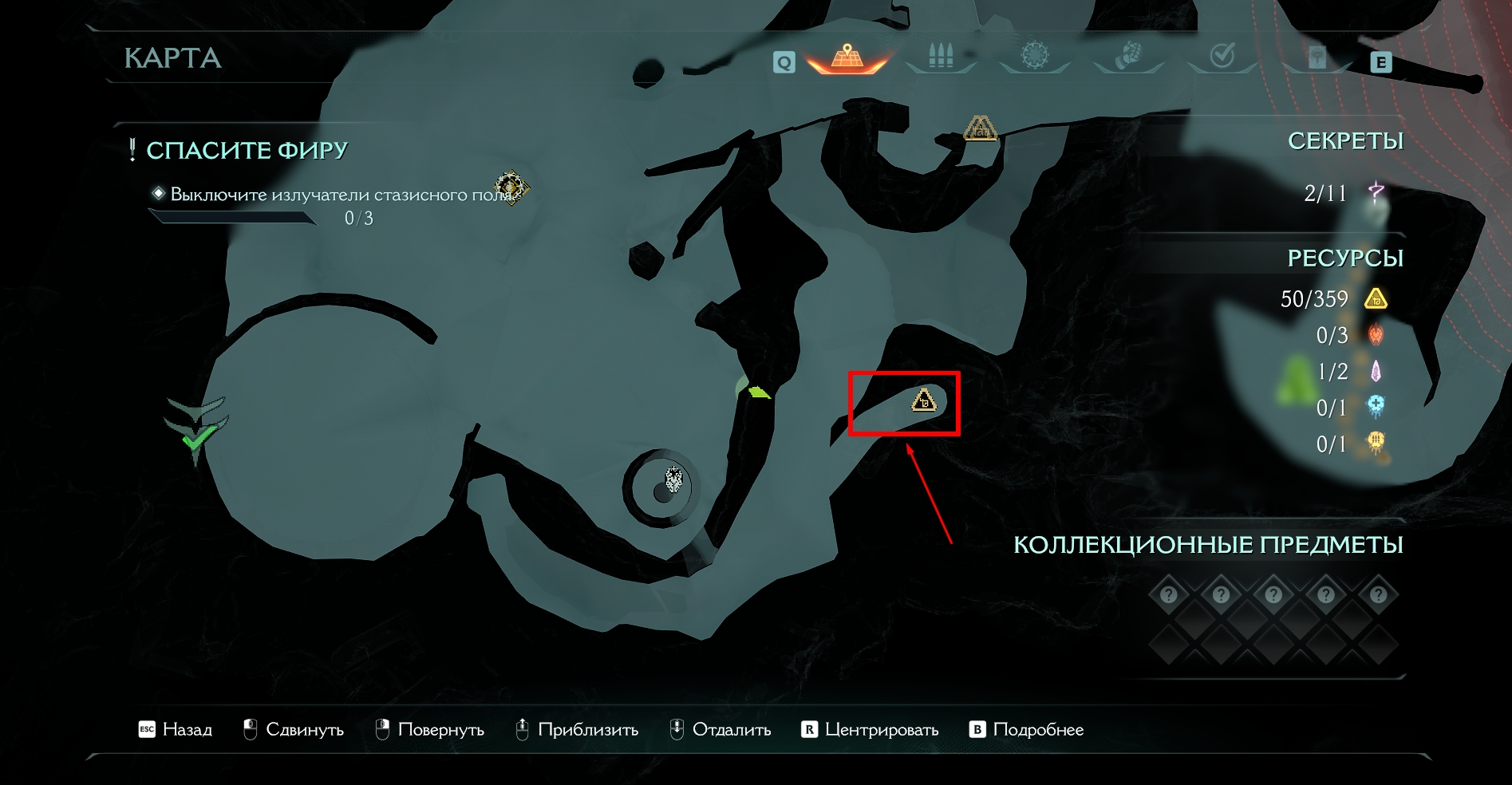Open the shield saw blade tab
This screenshot has height=785, width=1512.
click(1035, 56)
